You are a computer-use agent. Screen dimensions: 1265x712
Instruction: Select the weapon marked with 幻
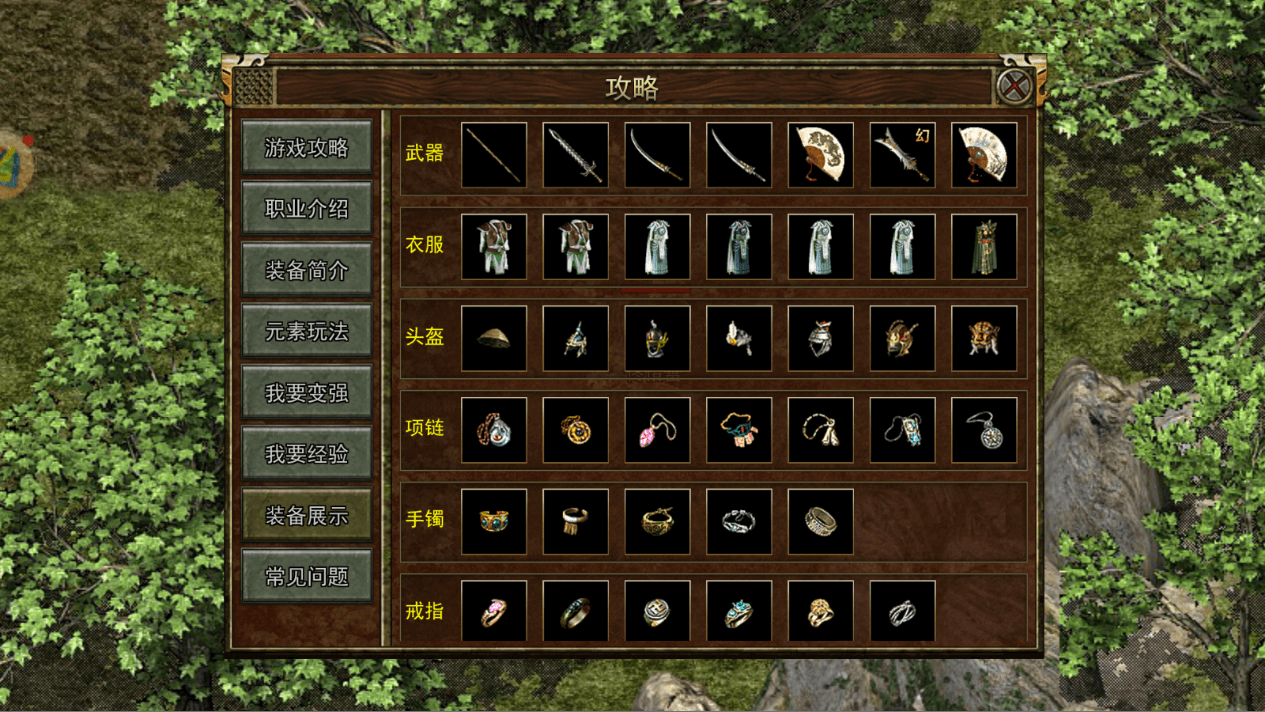click(x=902, y=155)
